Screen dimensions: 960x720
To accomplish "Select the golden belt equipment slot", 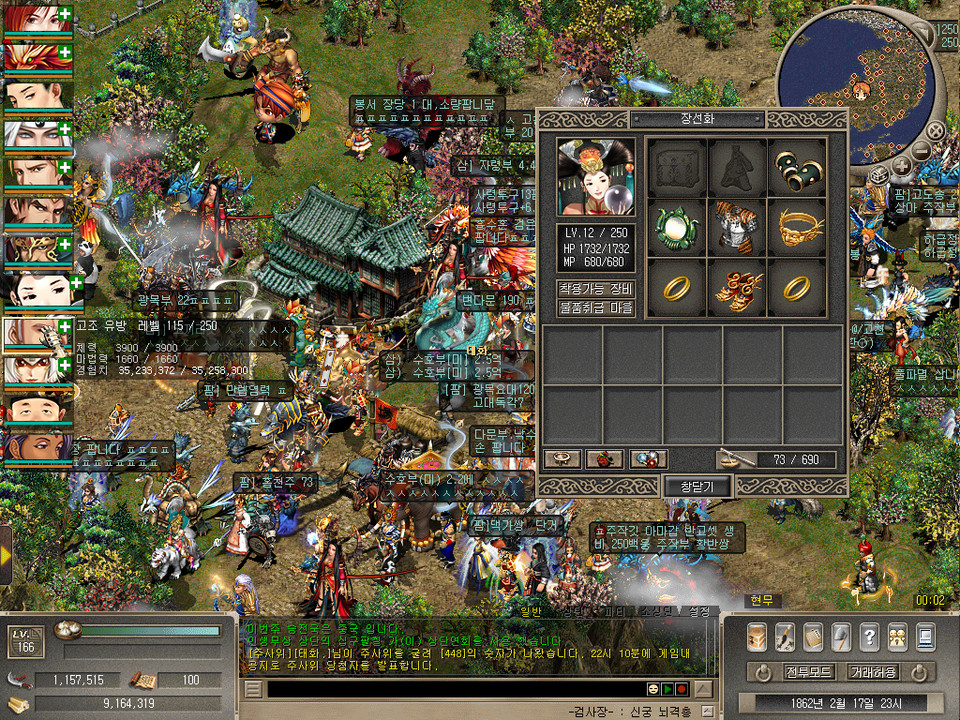I will pos(797,227).
